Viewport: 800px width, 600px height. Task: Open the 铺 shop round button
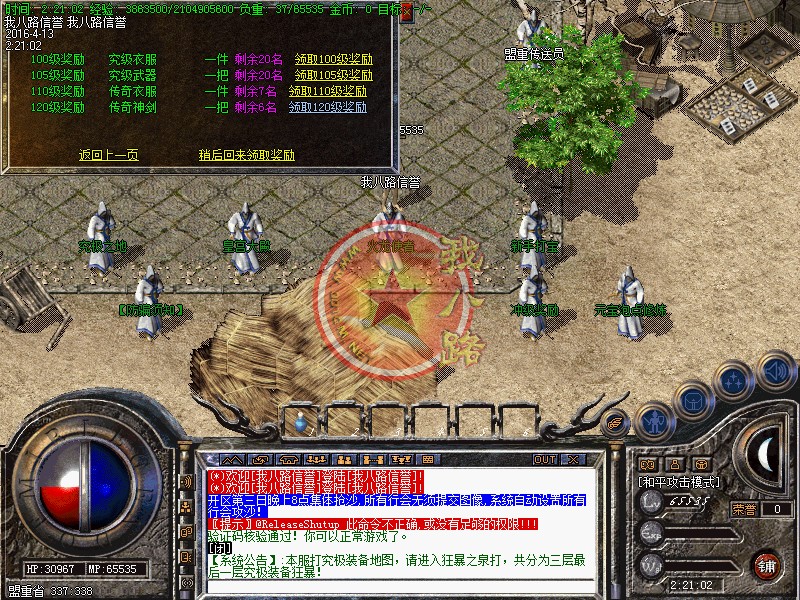(x=766, y=565)
